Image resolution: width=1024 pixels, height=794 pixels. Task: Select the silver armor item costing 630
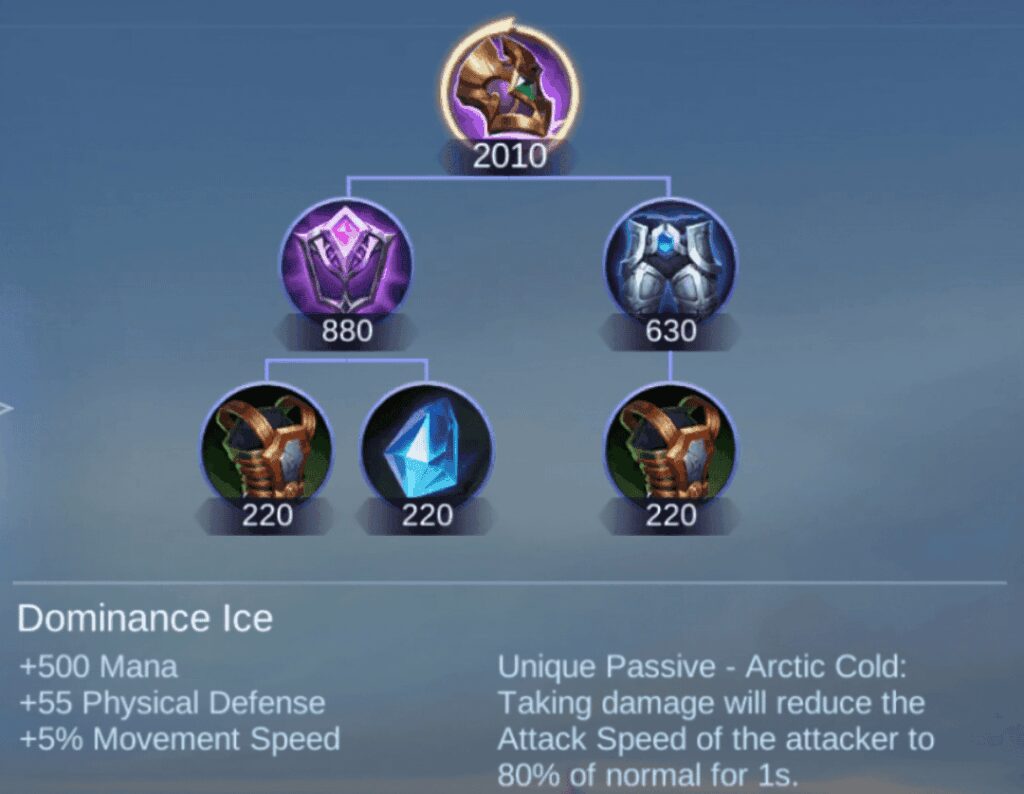point(670,263)
